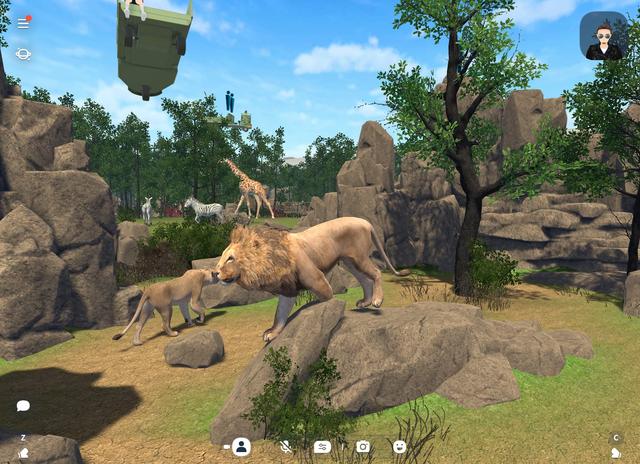Open the chat speech bubble
The image size is (640, 464).
pyautogui.click(x=23, y=406)
